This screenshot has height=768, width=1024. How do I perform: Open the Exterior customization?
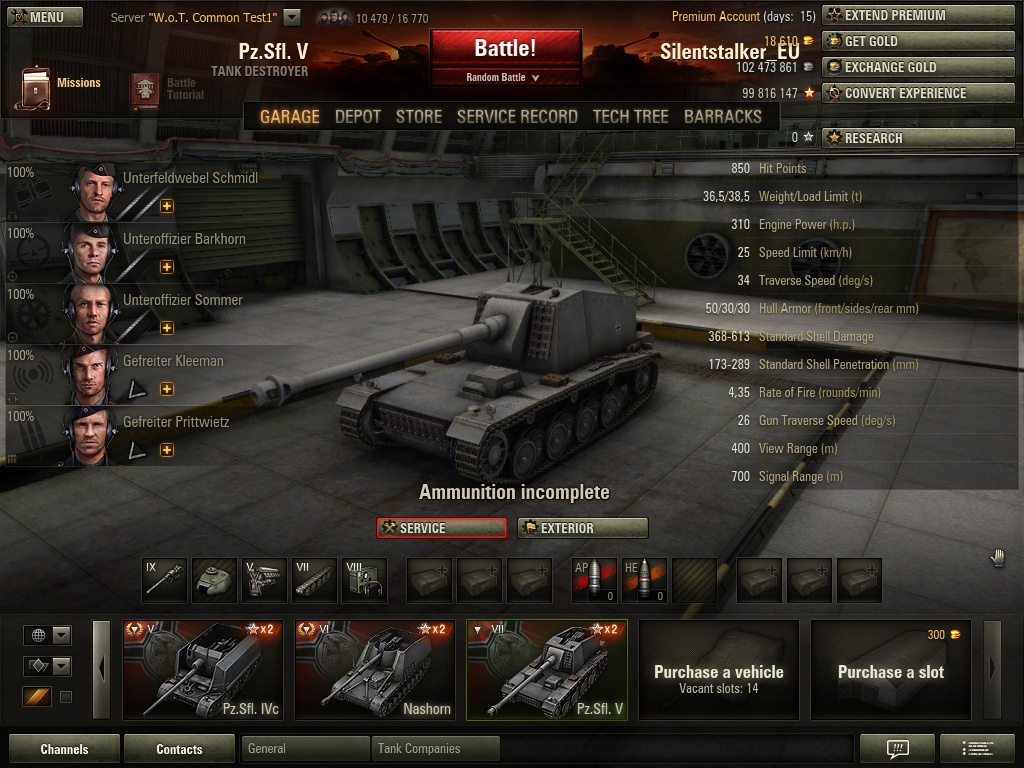[582, 528]
